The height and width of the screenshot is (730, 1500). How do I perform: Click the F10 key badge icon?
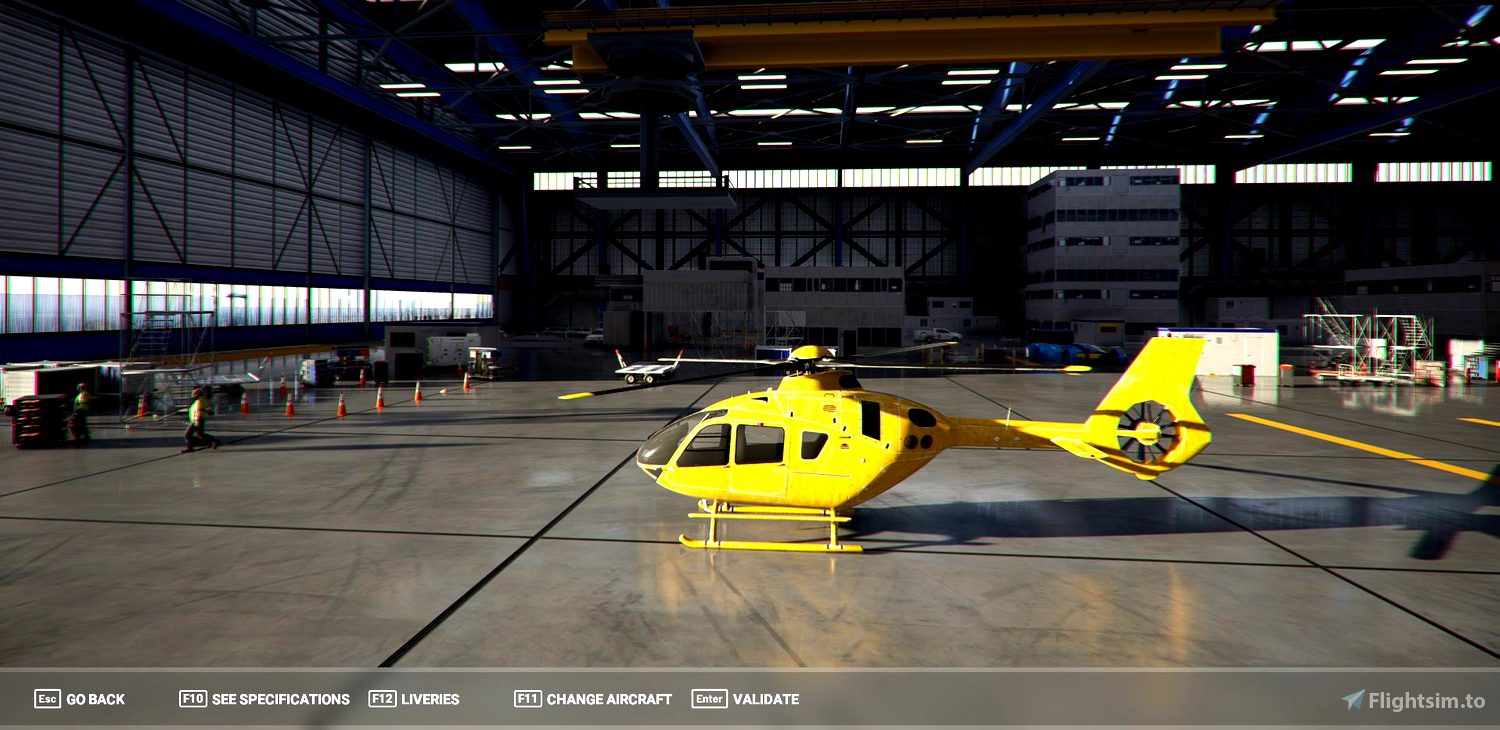(x=193, y=699)
